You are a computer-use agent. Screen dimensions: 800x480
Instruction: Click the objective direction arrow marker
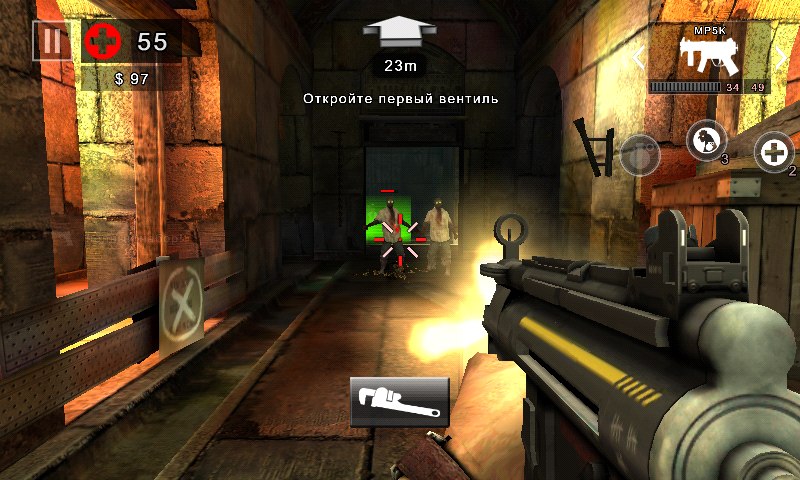pos(399,32)
